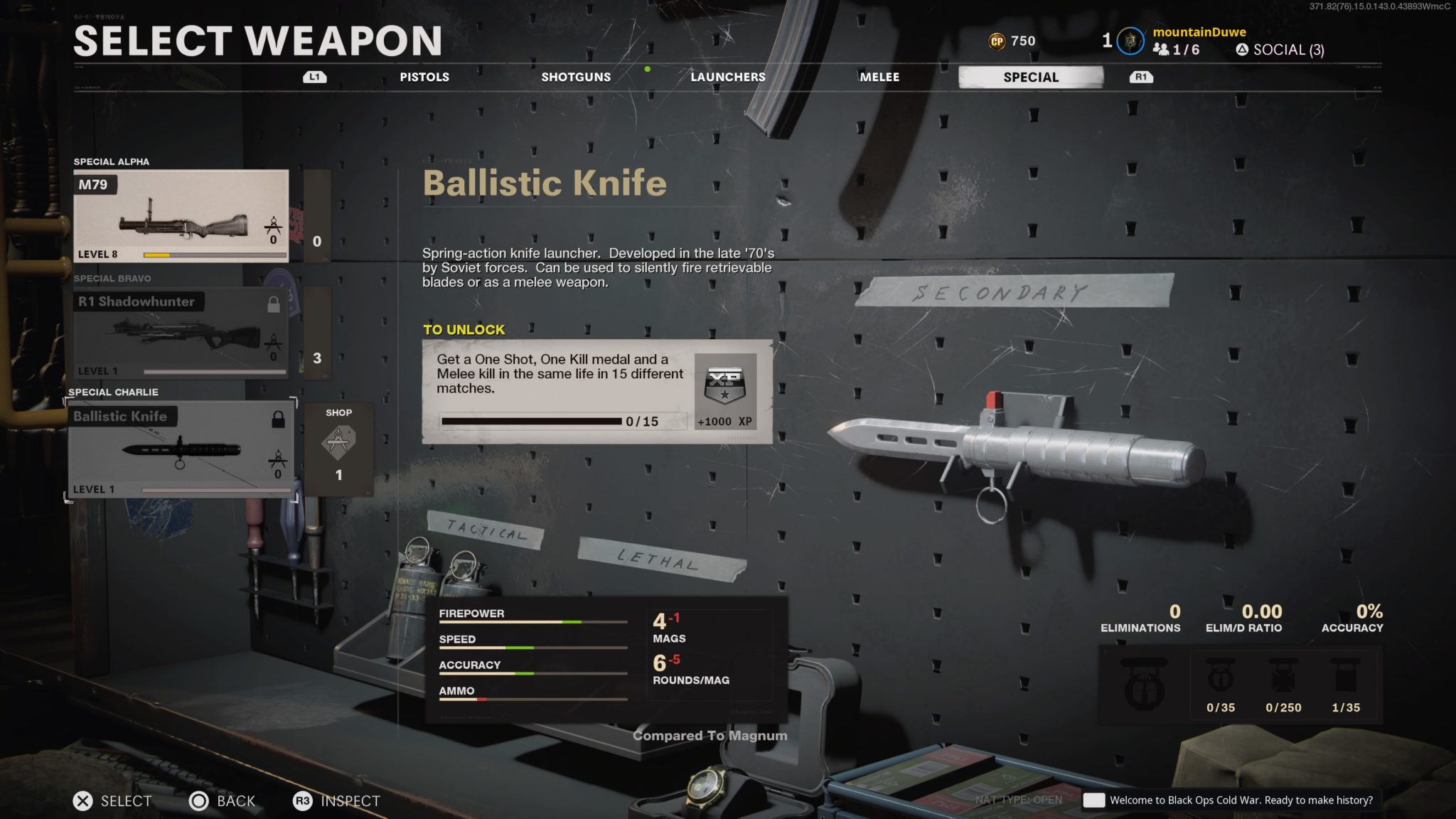This screenshot has width=1456, height=819.
Task: Select the mountainDuwe player emblem
Action: [1131, 41]
